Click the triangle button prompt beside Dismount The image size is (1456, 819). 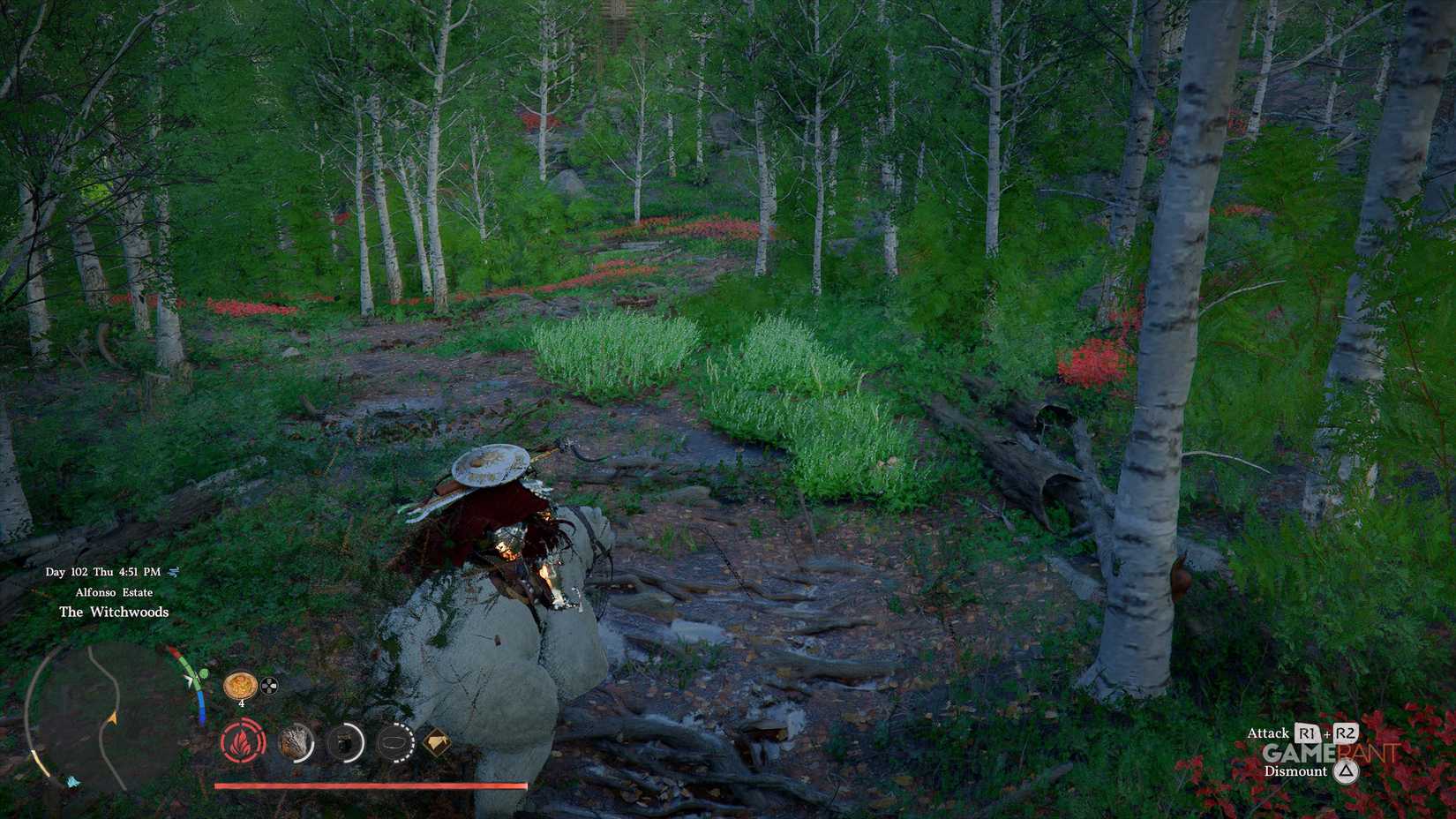(1347, 771)
